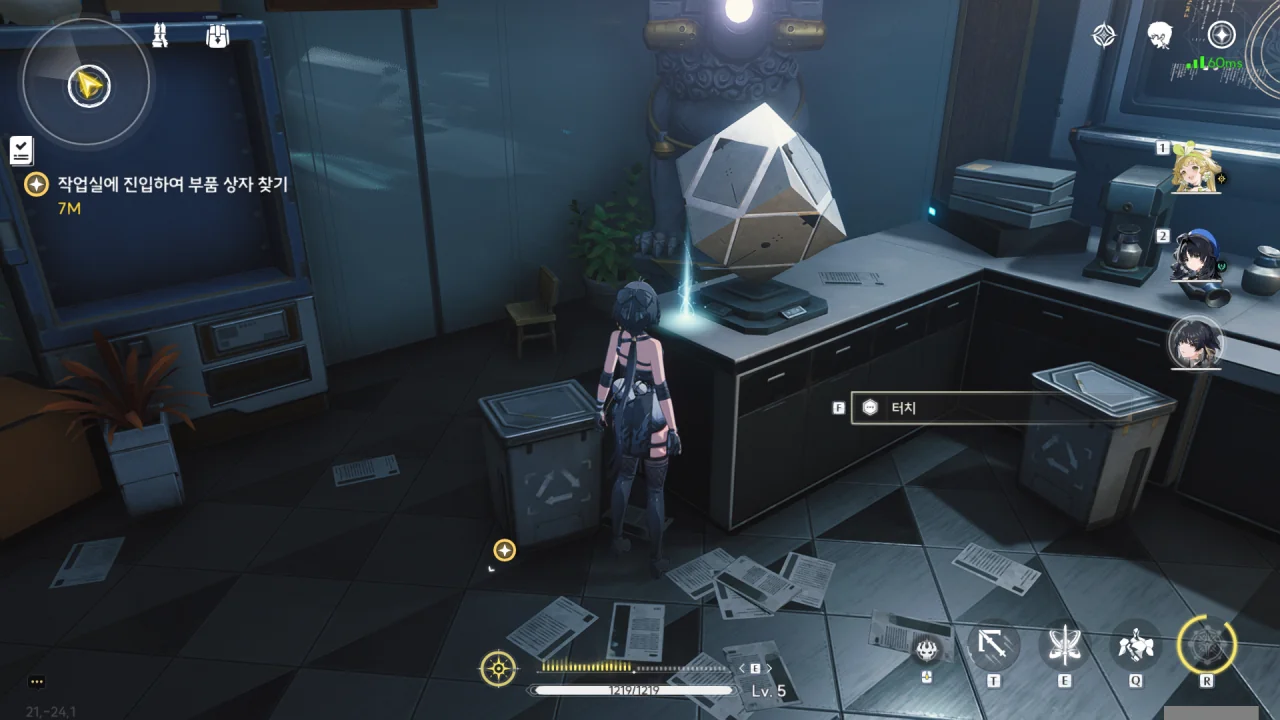
Task: Open the chat bubble icon
Action: (37, 682)
